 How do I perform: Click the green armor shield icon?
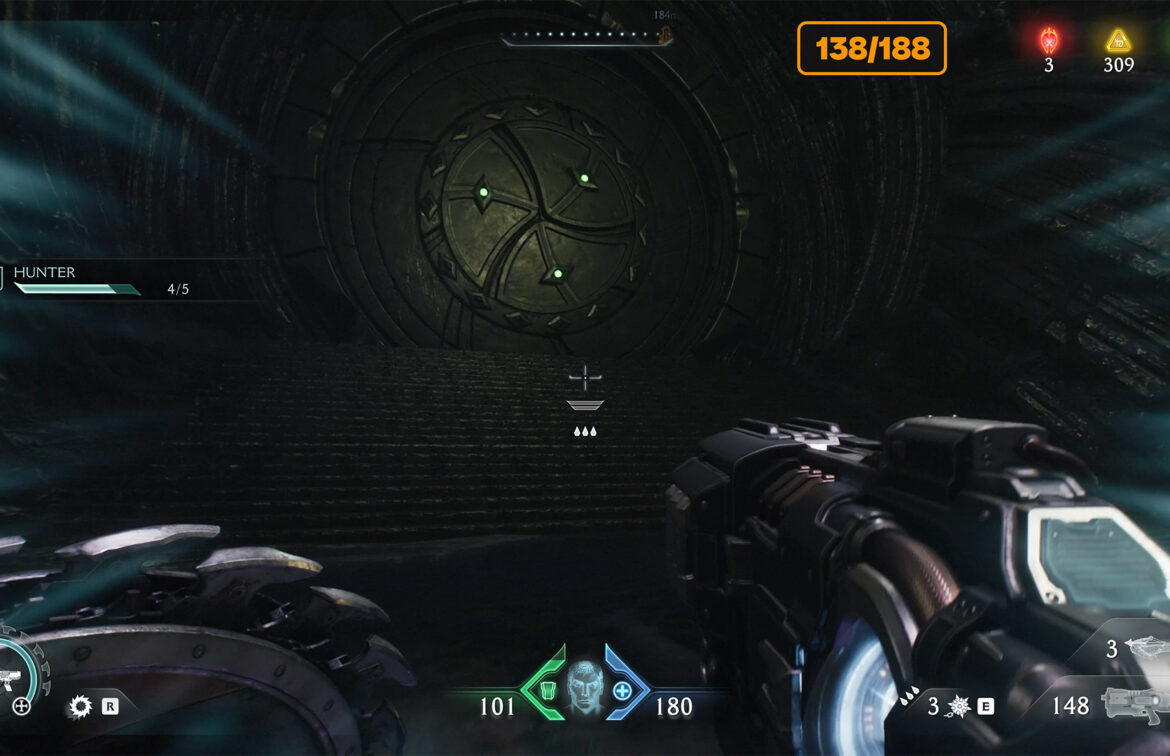pyautogui.click(x=547, y=690)
